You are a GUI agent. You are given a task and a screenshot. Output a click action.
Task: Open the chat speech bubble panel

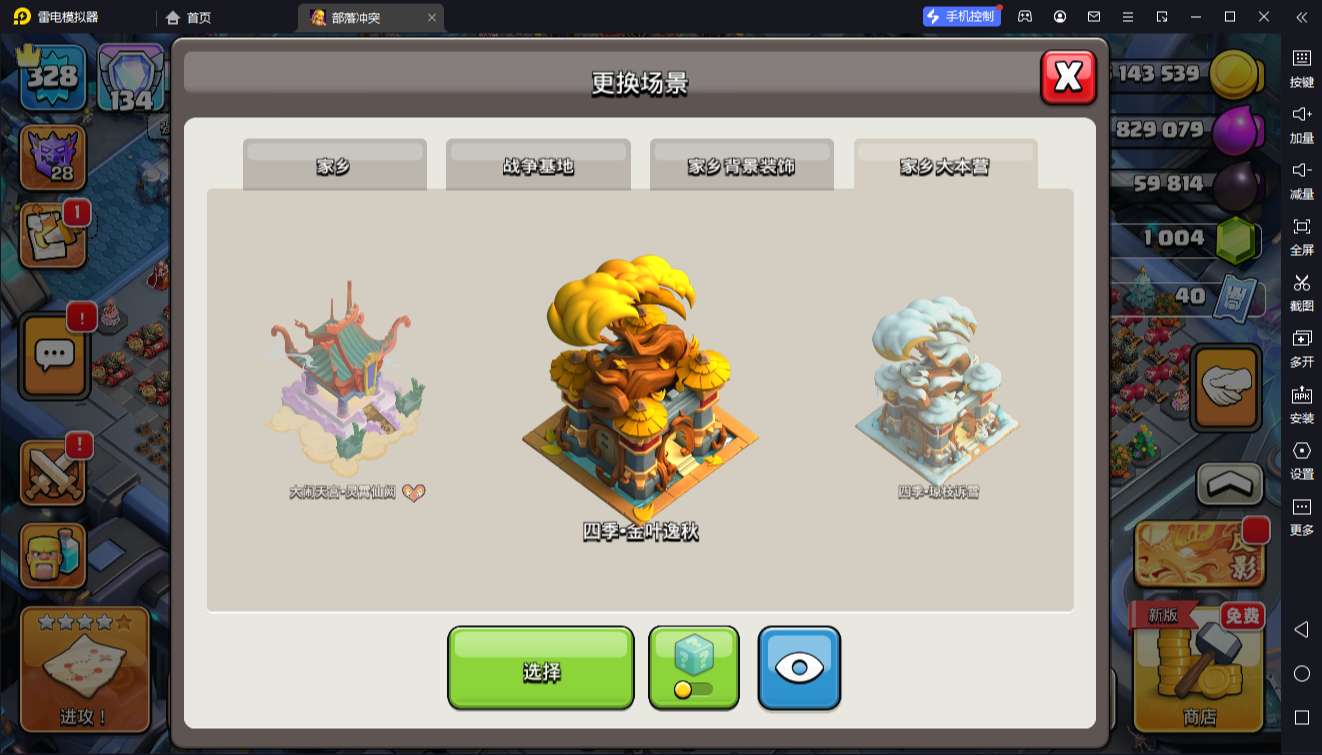(x=54, y=353)
